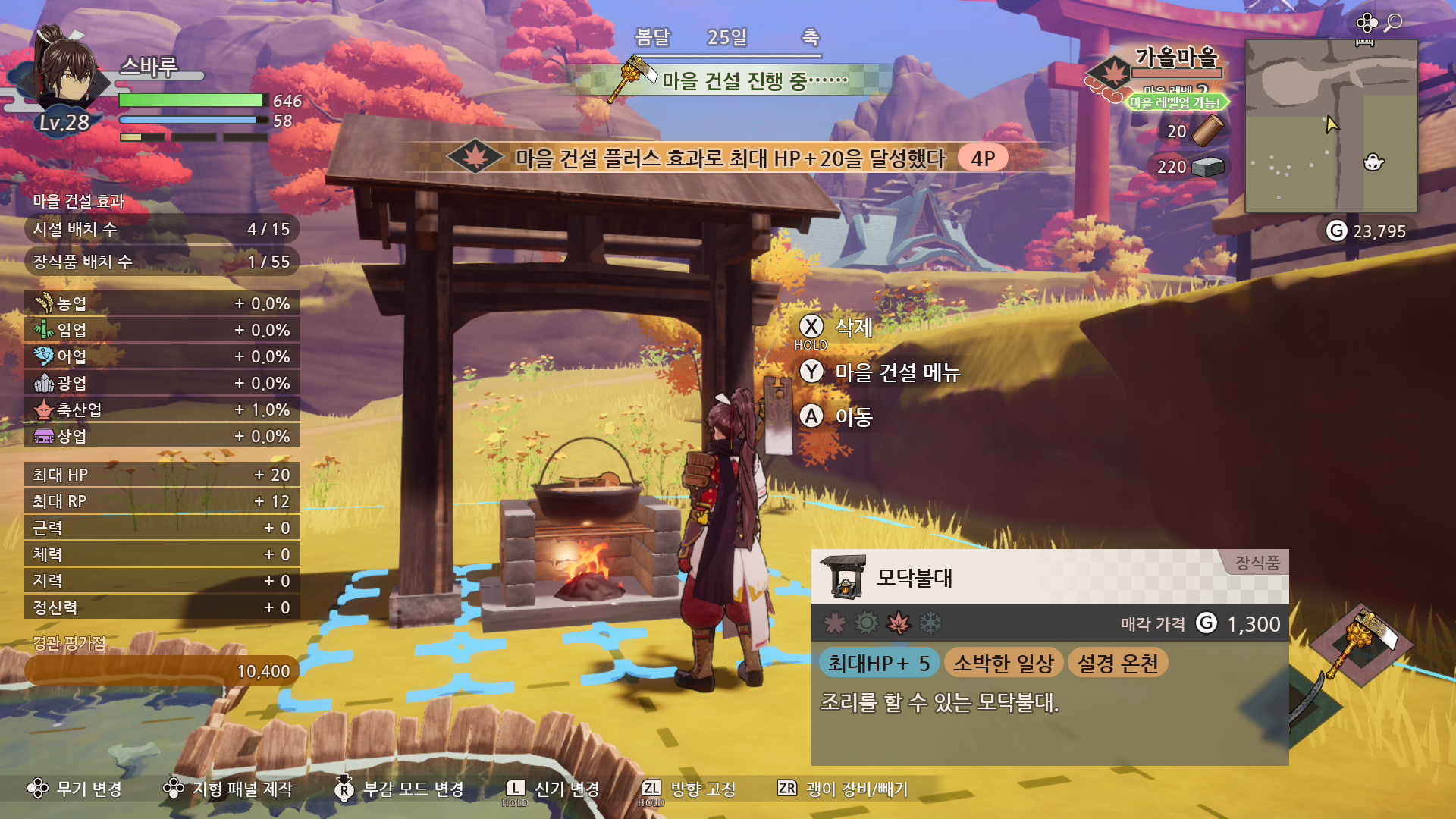Click the 경관 평가점 score bar
Screen dimensions: 1456x819
point(162,671)
